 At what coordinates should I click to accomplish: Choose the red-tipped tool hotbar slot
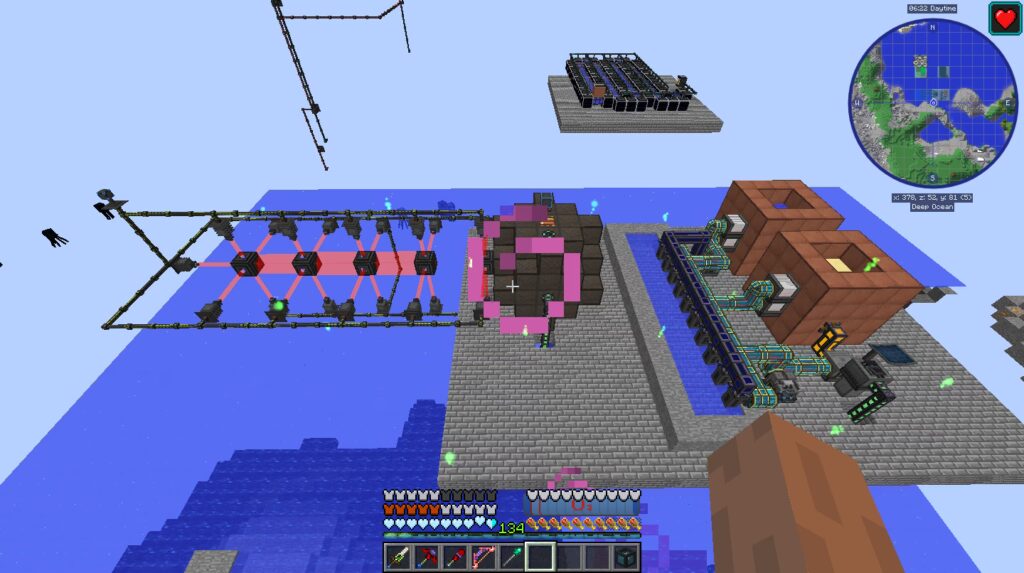tap(456, 556)
